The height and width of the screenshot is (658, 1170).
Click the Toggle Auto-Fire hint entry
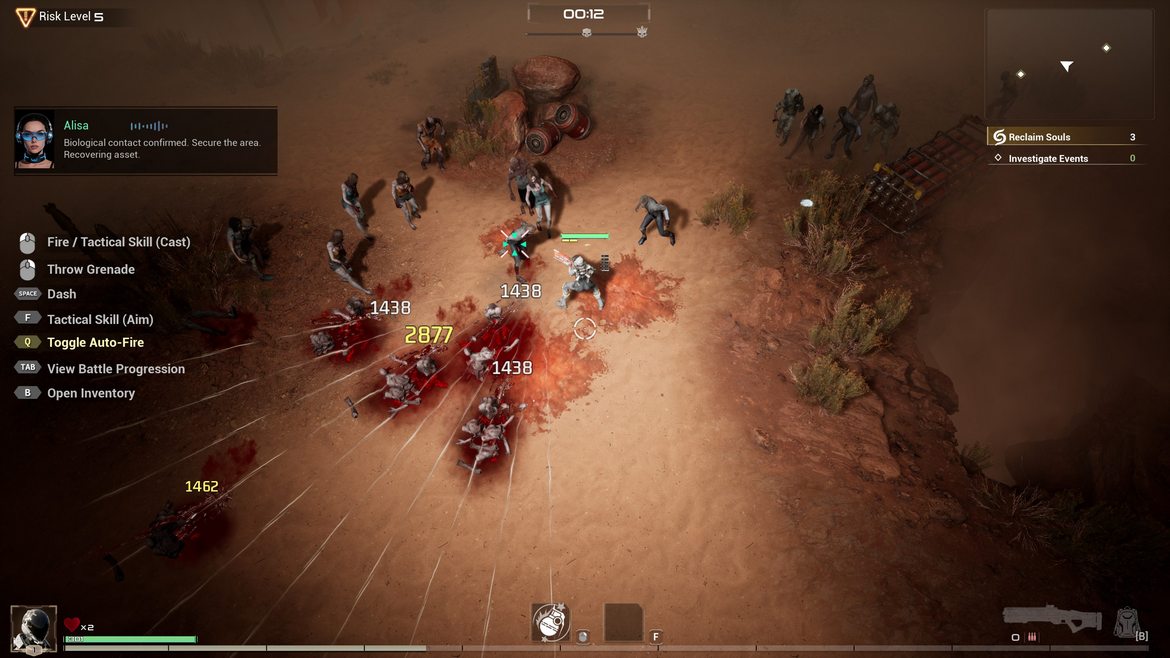click(x=95, y=342)
